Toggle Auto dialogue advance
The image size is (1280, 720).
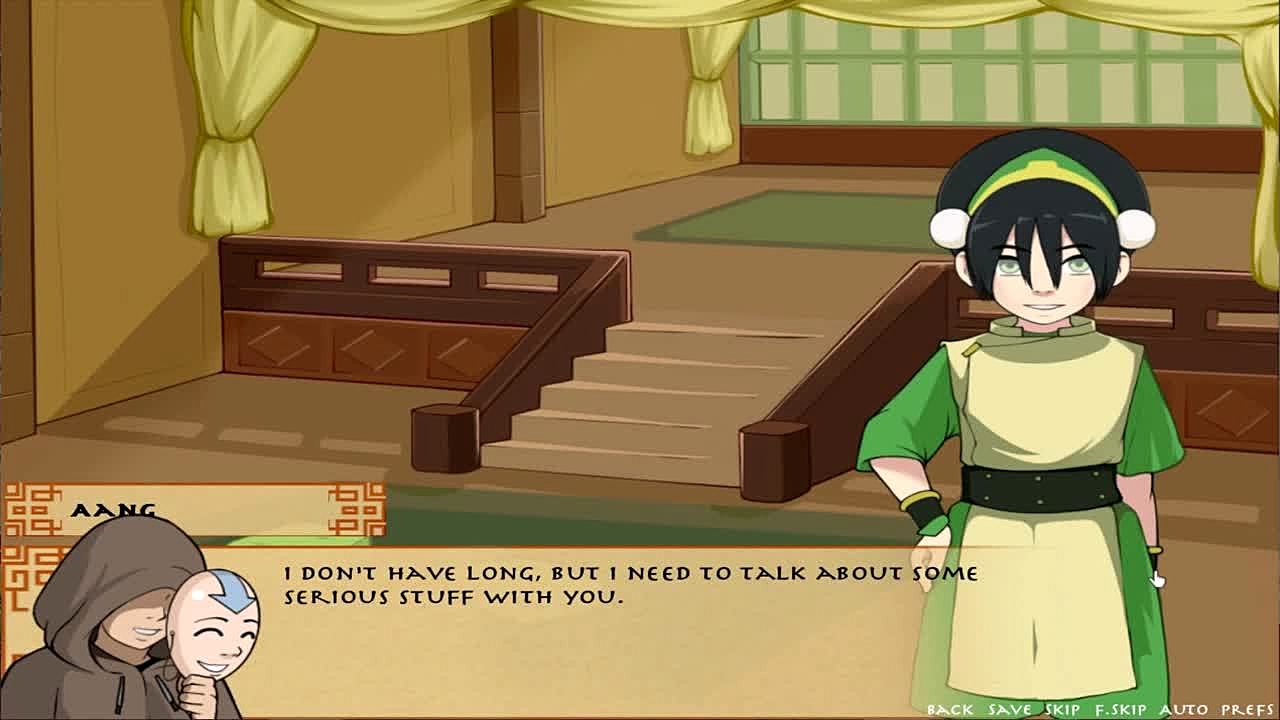pyautogui.click(x=1184, y=709)
